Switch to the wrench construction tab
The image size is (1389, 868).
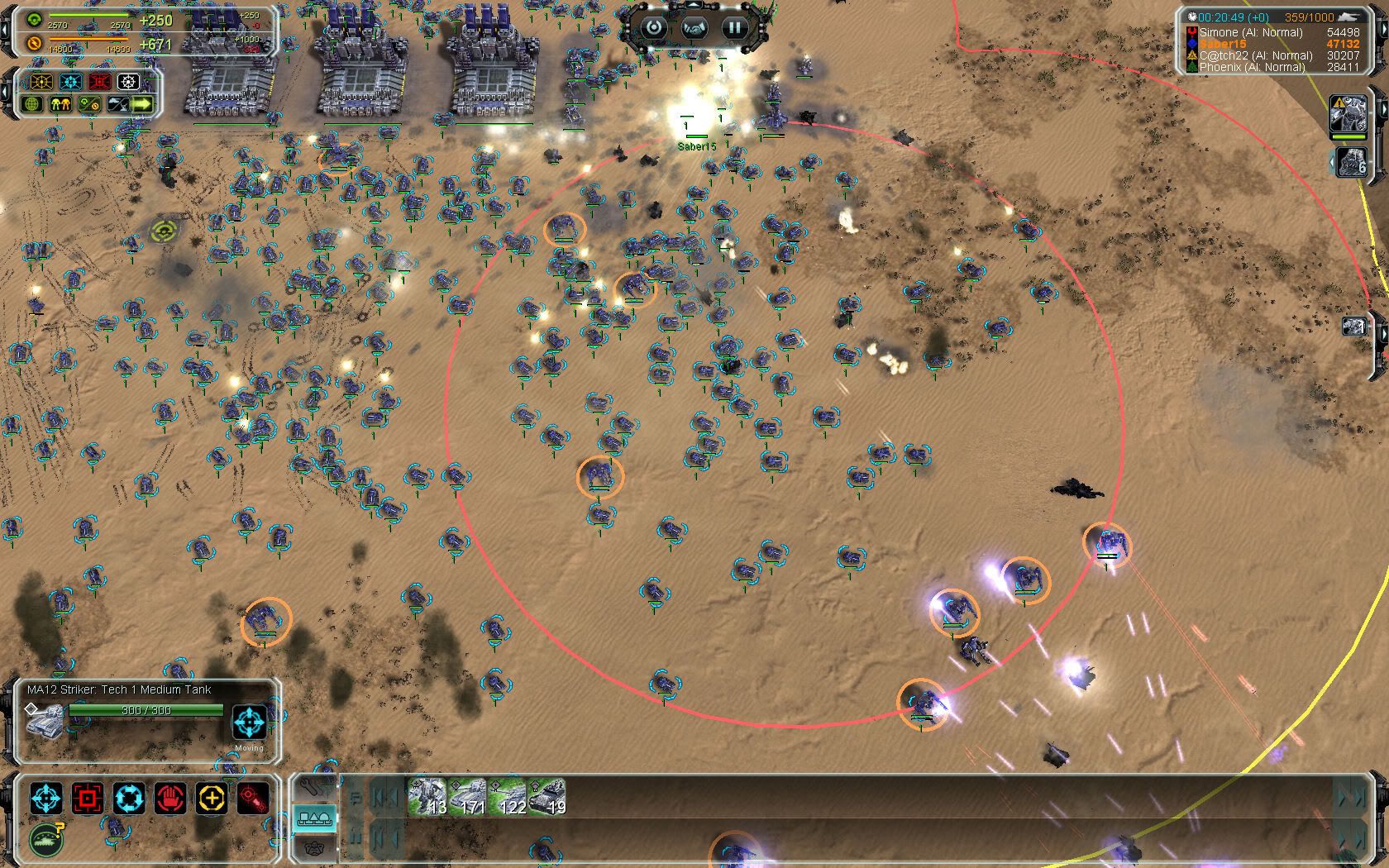click(314, 786)
